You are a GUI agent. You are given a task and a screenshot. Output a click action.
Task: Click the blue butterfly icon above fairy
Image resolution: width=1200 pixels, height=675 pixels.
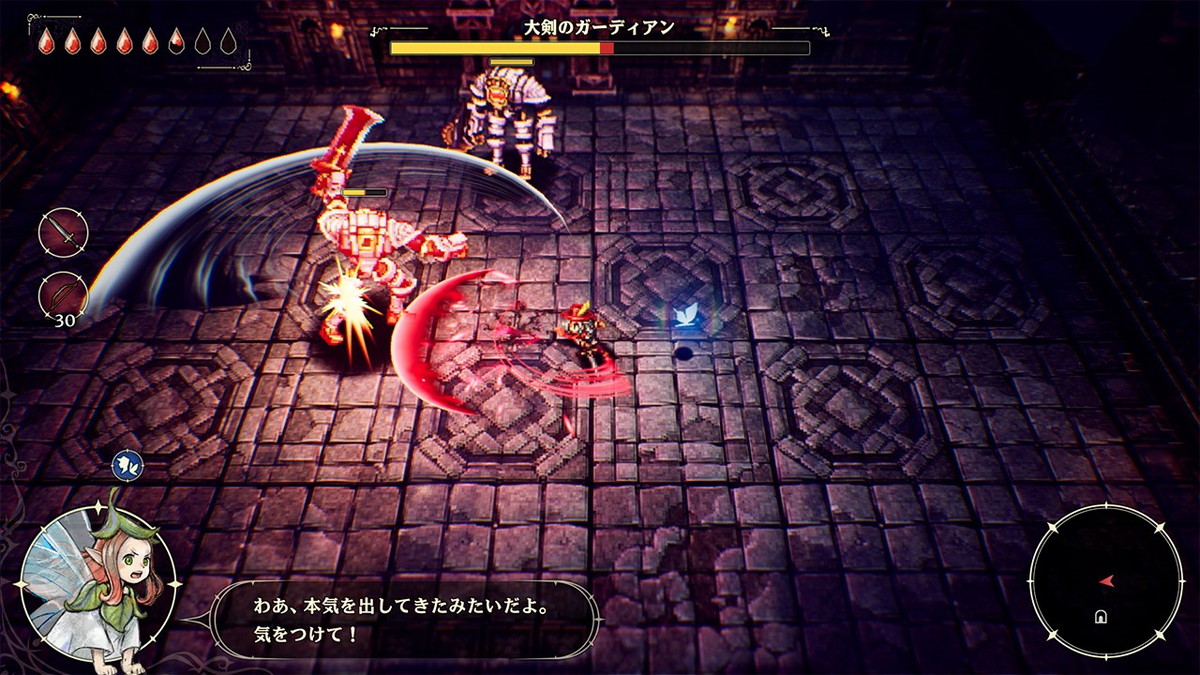[x=128, y=465]
